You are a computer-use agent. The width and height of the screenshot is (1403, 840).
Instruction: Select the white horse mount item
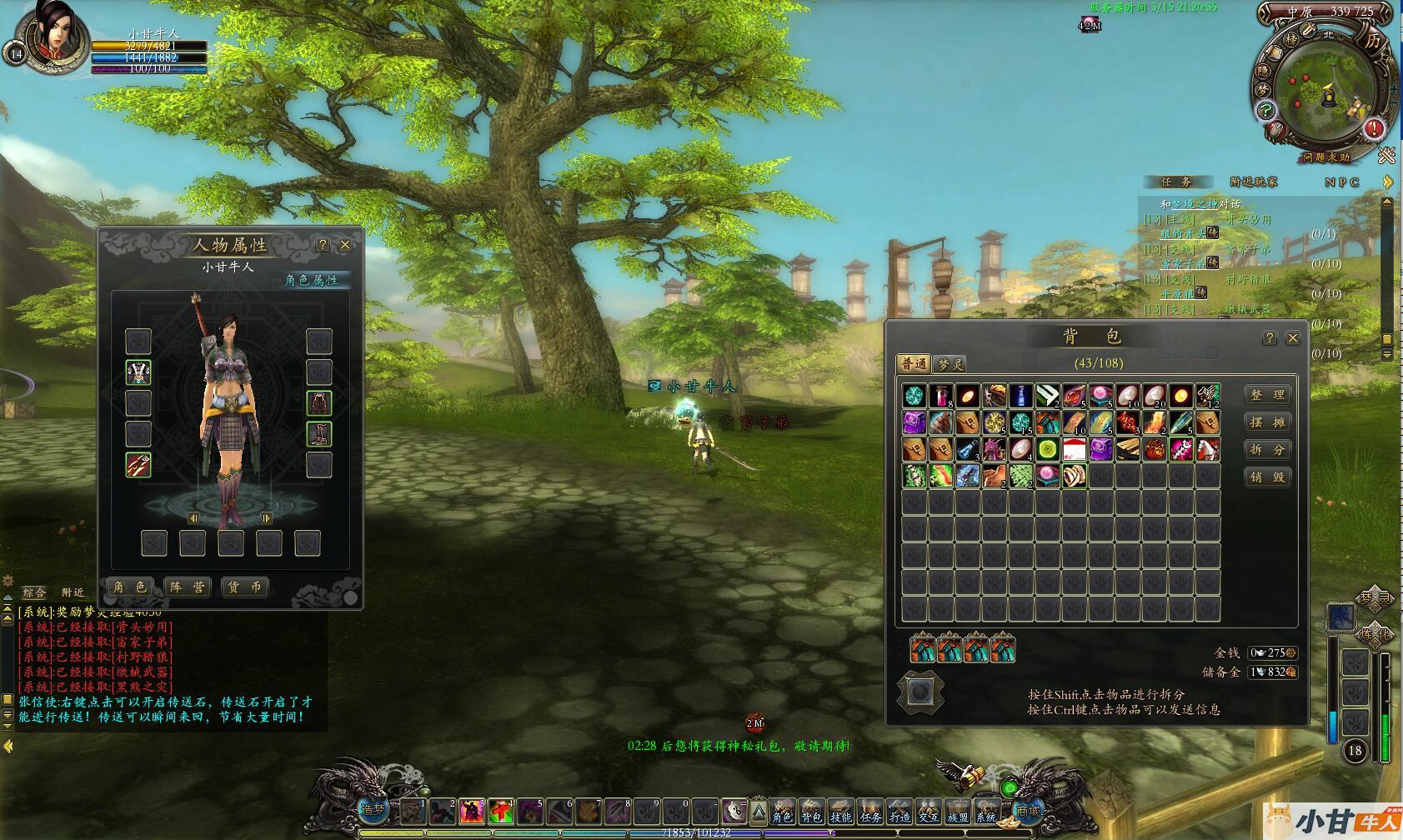pyautogui.click(x=1207, y=450)
